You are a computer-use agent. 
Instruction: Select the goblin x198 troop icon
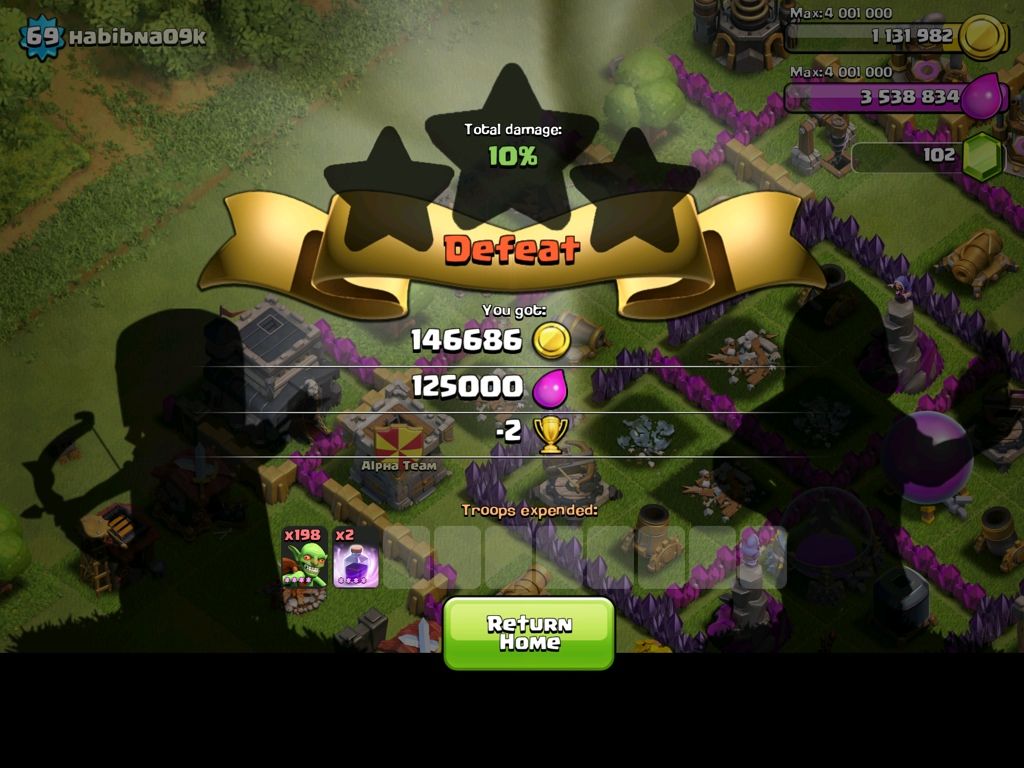[305, 557]
